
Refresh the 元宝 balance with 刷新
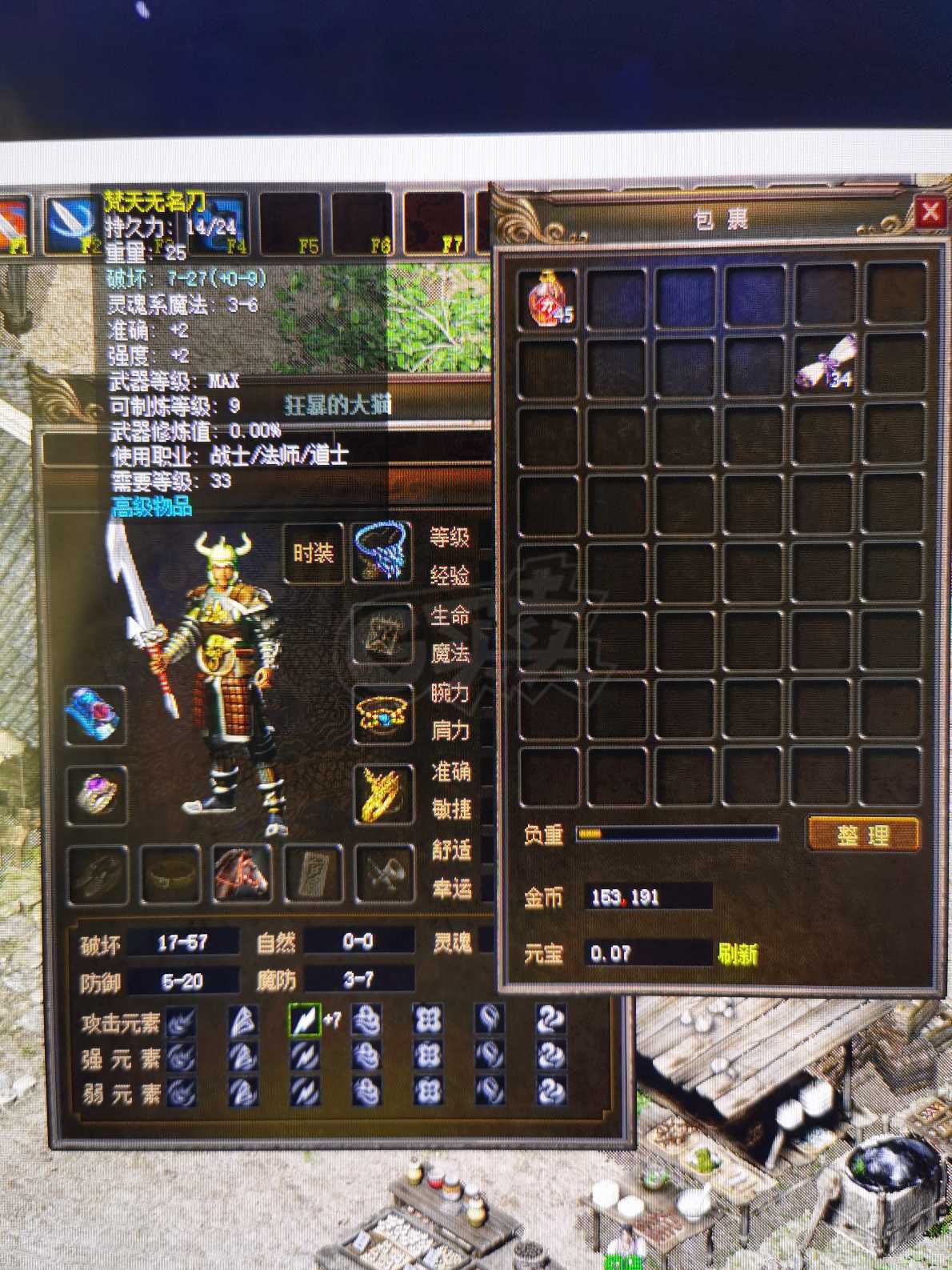point(736,954)
